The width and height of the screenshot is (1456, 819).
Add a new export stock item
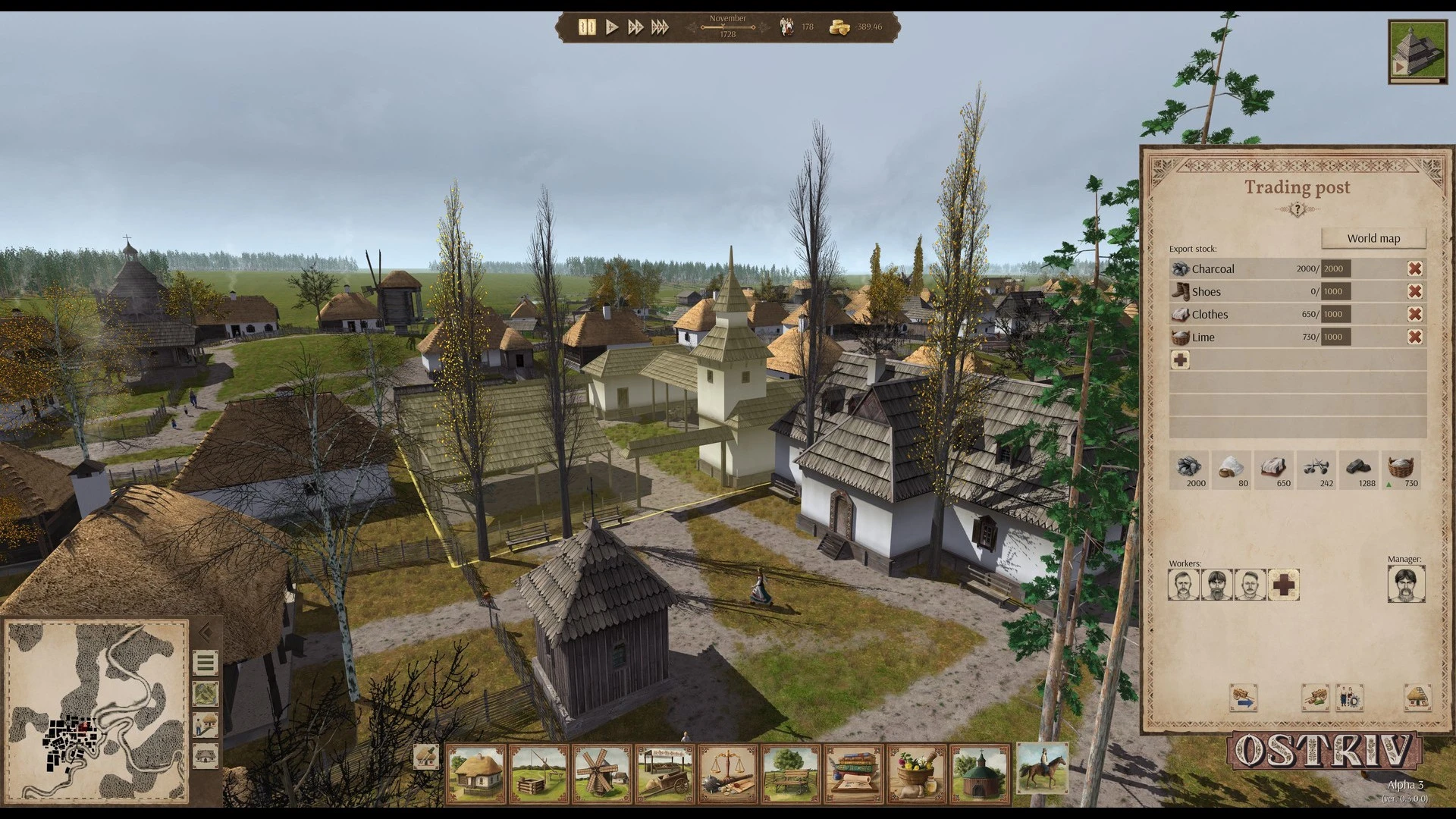(1181, 360)
